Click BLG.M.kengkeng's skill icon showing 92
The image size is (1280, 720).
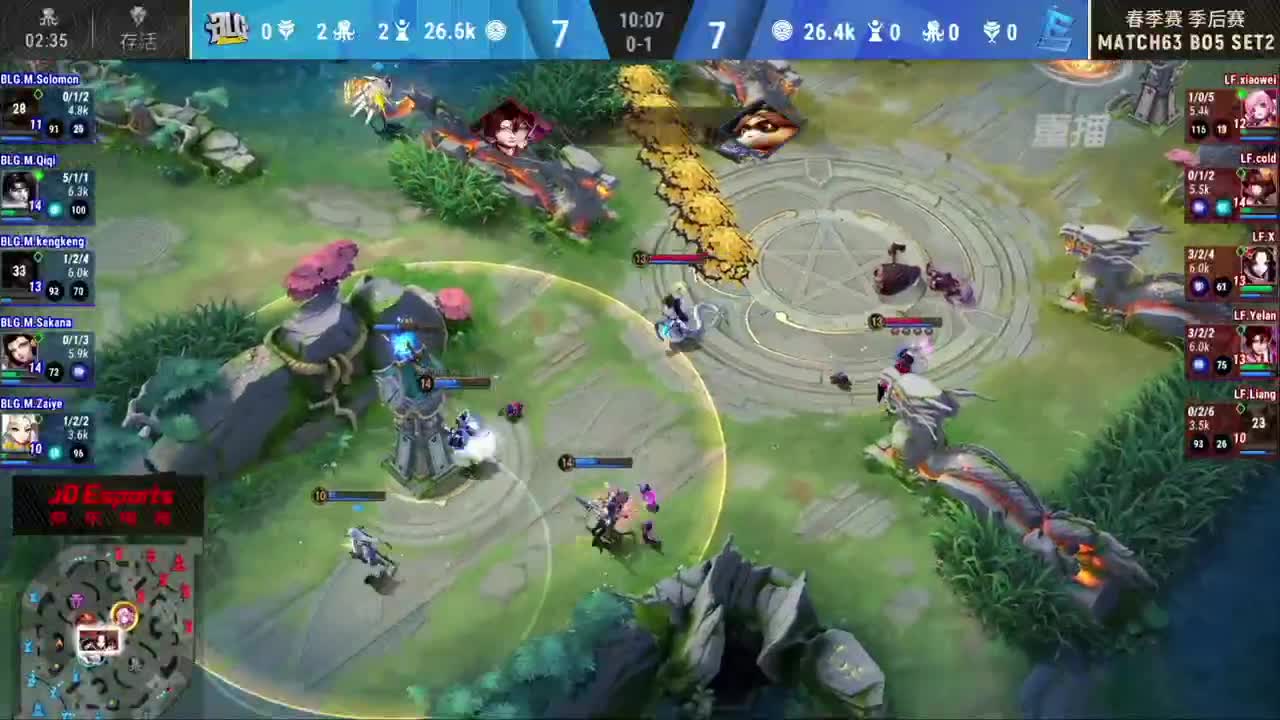pyautogui.click(x=53, y=291)
